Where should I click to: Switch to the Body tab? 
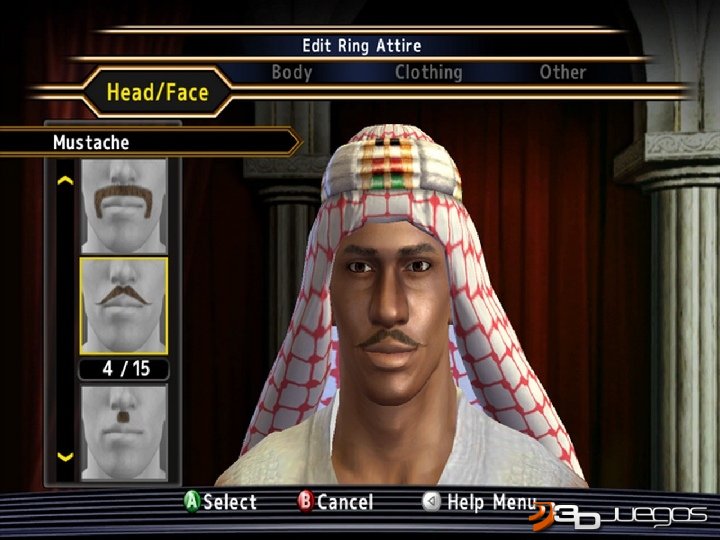pyautogui.click(x=292, y=72)
